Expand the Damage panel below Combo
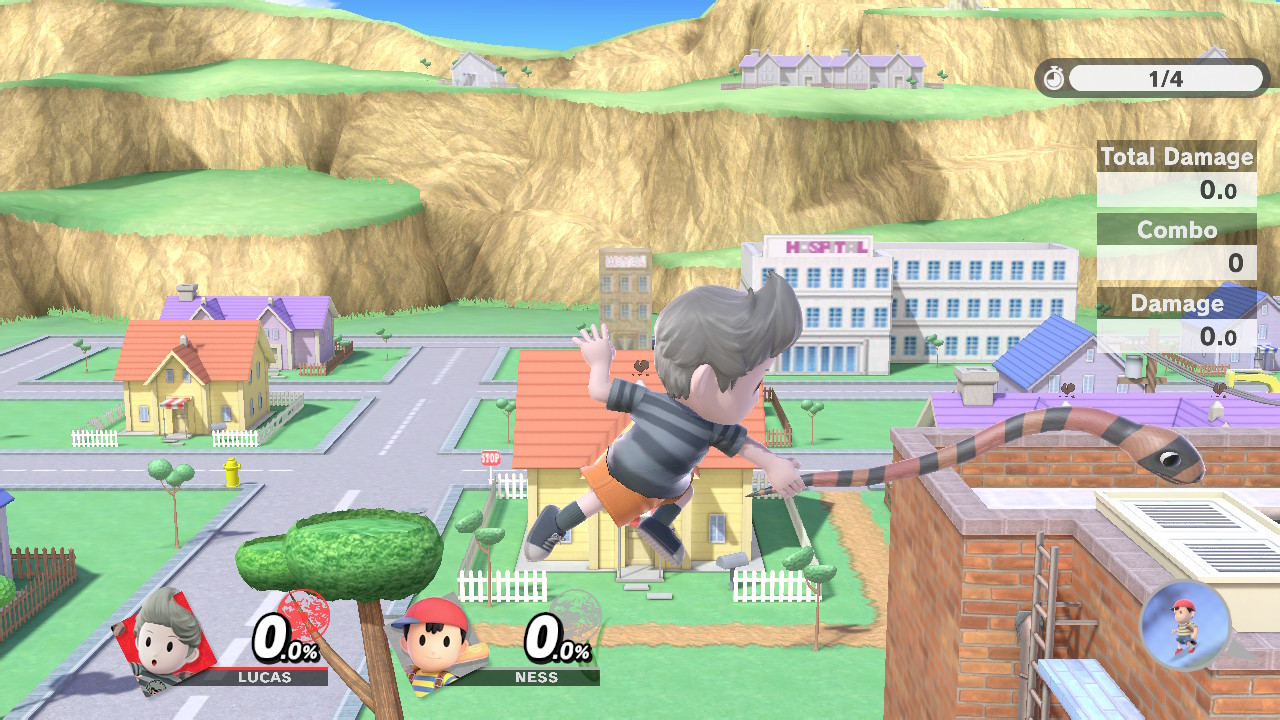The height and width of the screenshot is (720, 1280). (x=1176, y=303)
